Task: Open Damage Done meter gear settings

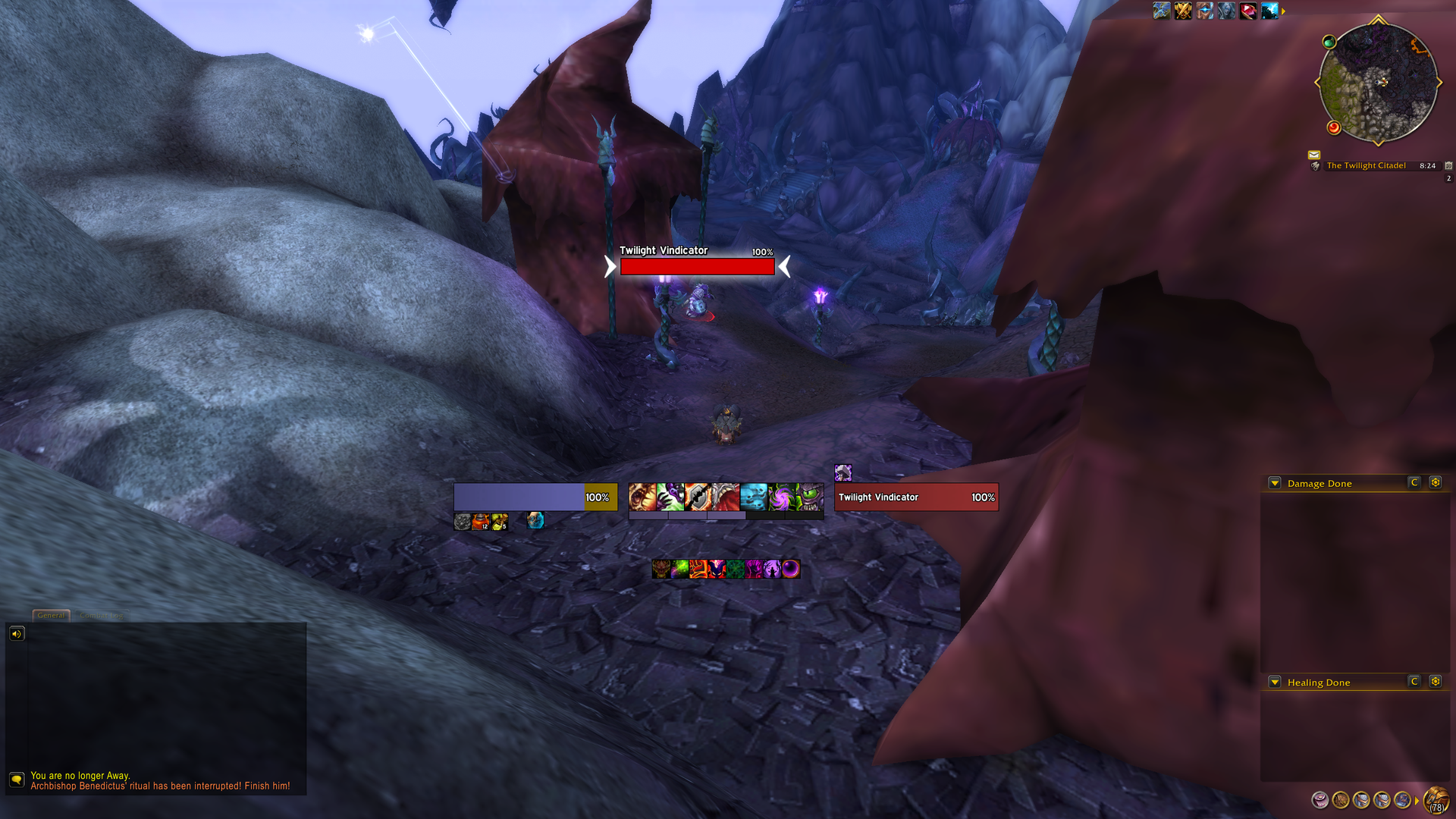Action: point(1435,482)
